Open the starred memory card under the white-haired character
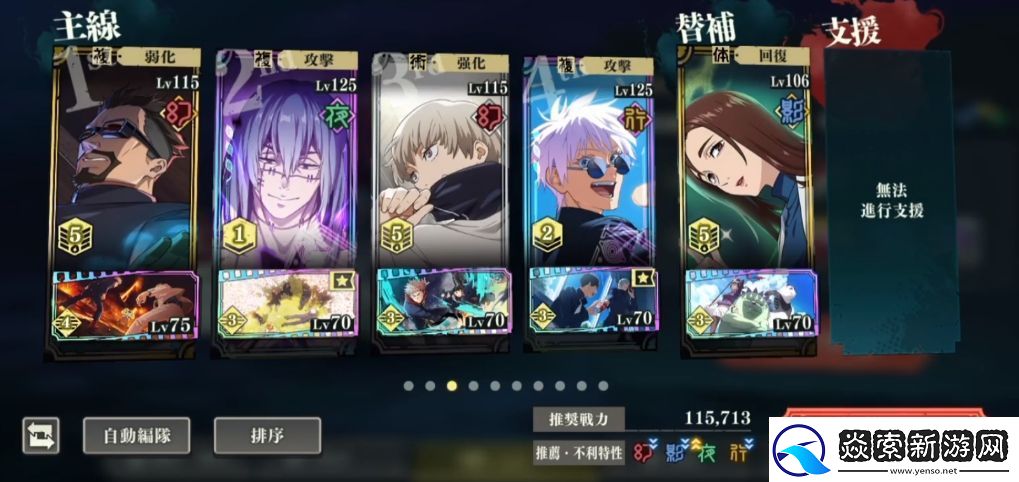1019x482 pixels. tap(593, 303)
